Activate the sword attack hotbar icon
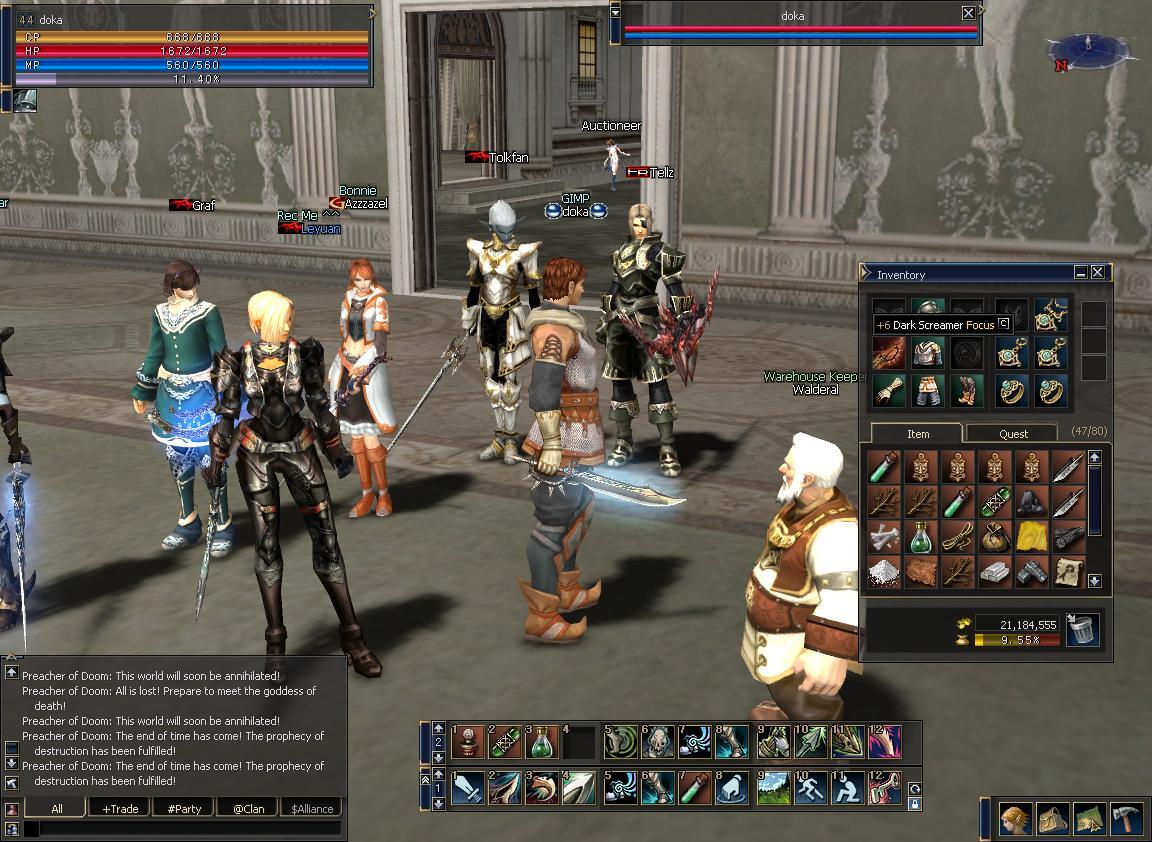Image resolution: width=1152 pixels, height=842 pixels. (x=467, y=788)
